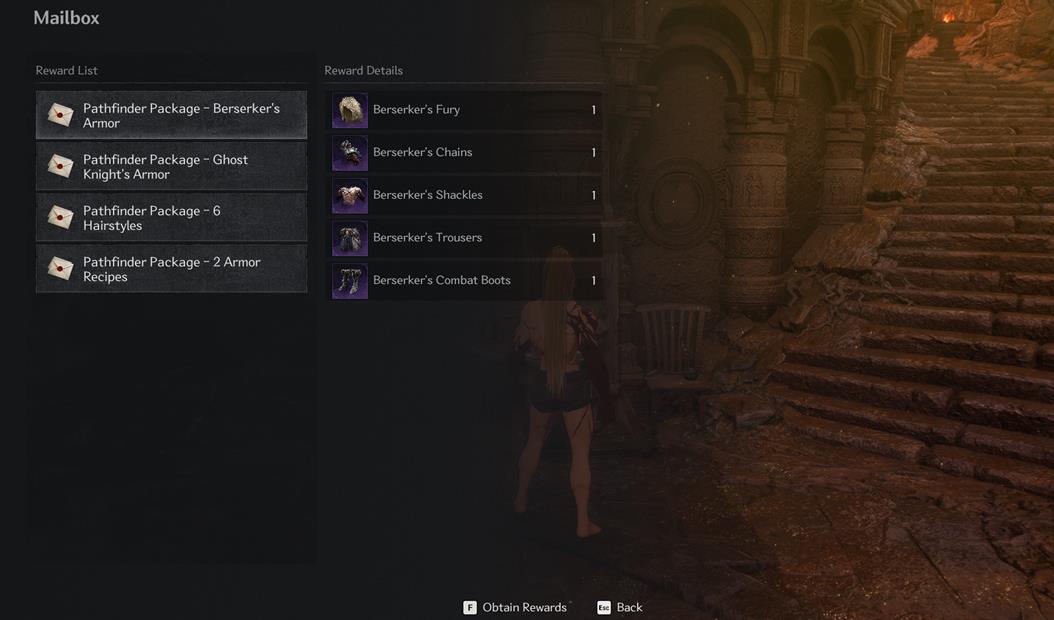Select Pathfinder Package – Berserker's Armor mail
The width and height of the screenshot is (1054, 620).
(171, 115)
